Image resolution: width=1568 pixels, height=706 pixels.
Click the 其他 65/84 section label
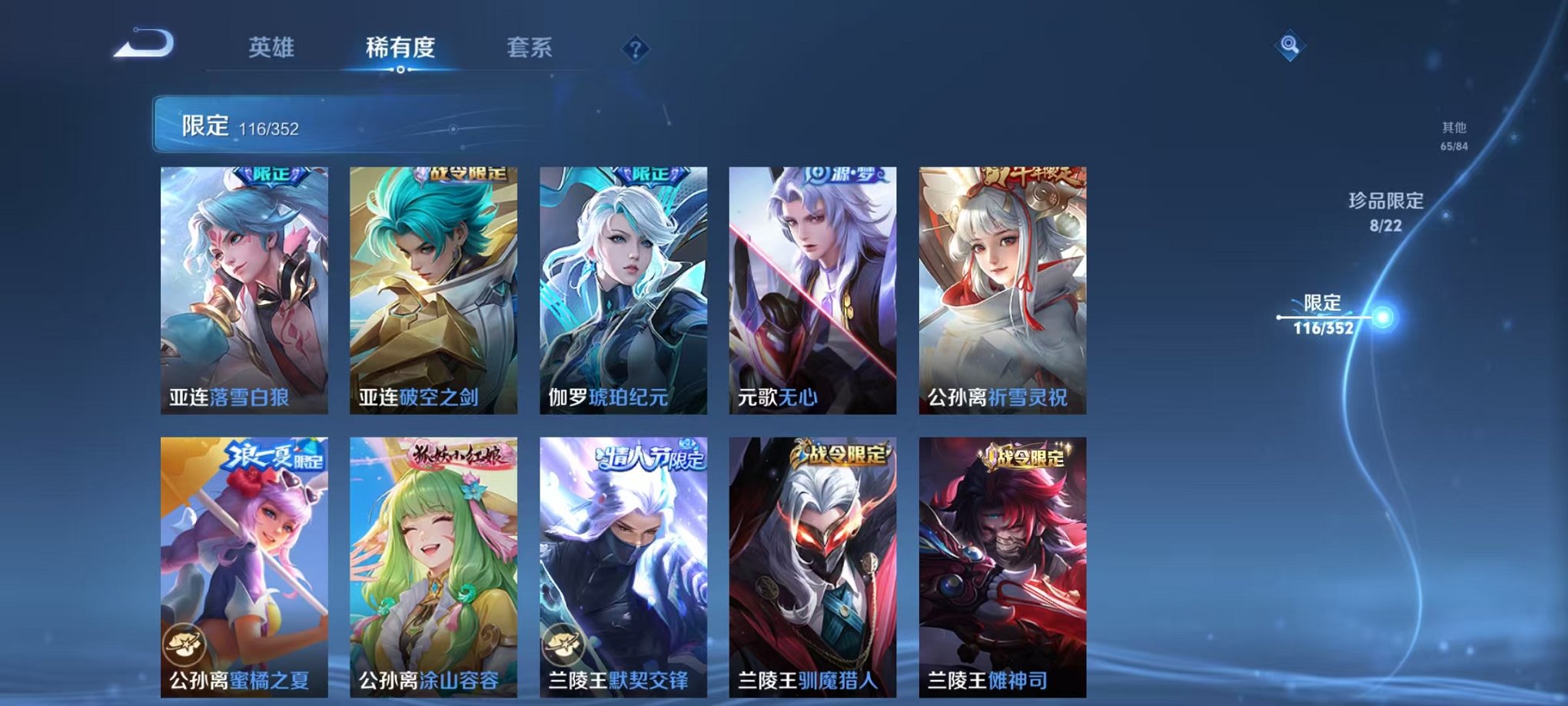point(1453,138)
